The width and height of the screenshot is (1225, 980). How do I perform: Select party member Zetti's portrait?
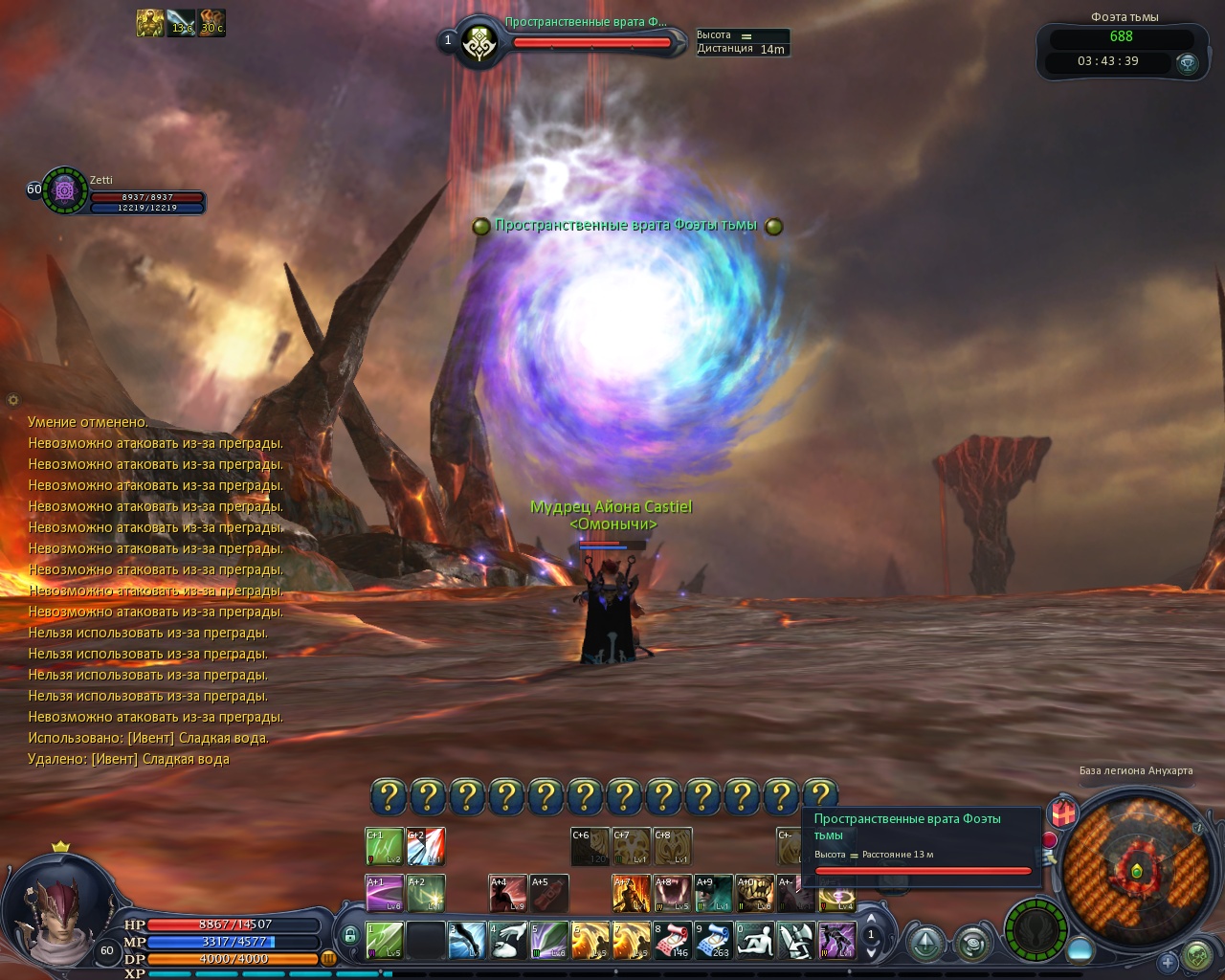tap(65, 189)
